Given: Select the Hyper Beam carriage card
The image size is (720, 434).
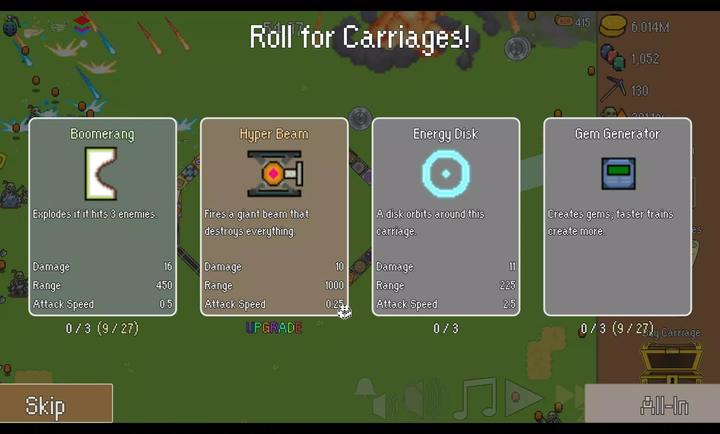Looking at the screenshot, I should pos(274,216).
